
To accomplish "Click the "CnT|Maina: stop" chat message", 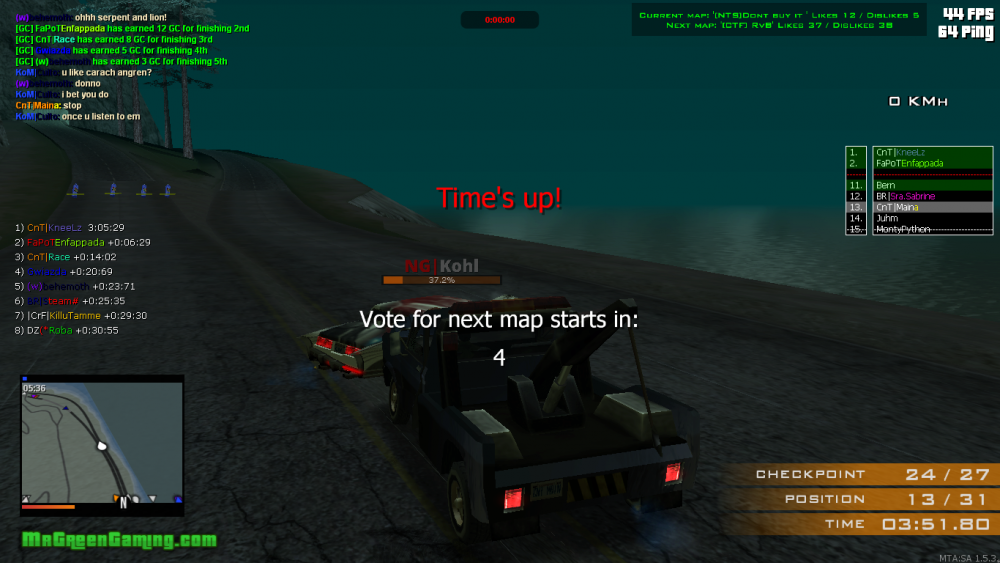I will pos(48,105).
